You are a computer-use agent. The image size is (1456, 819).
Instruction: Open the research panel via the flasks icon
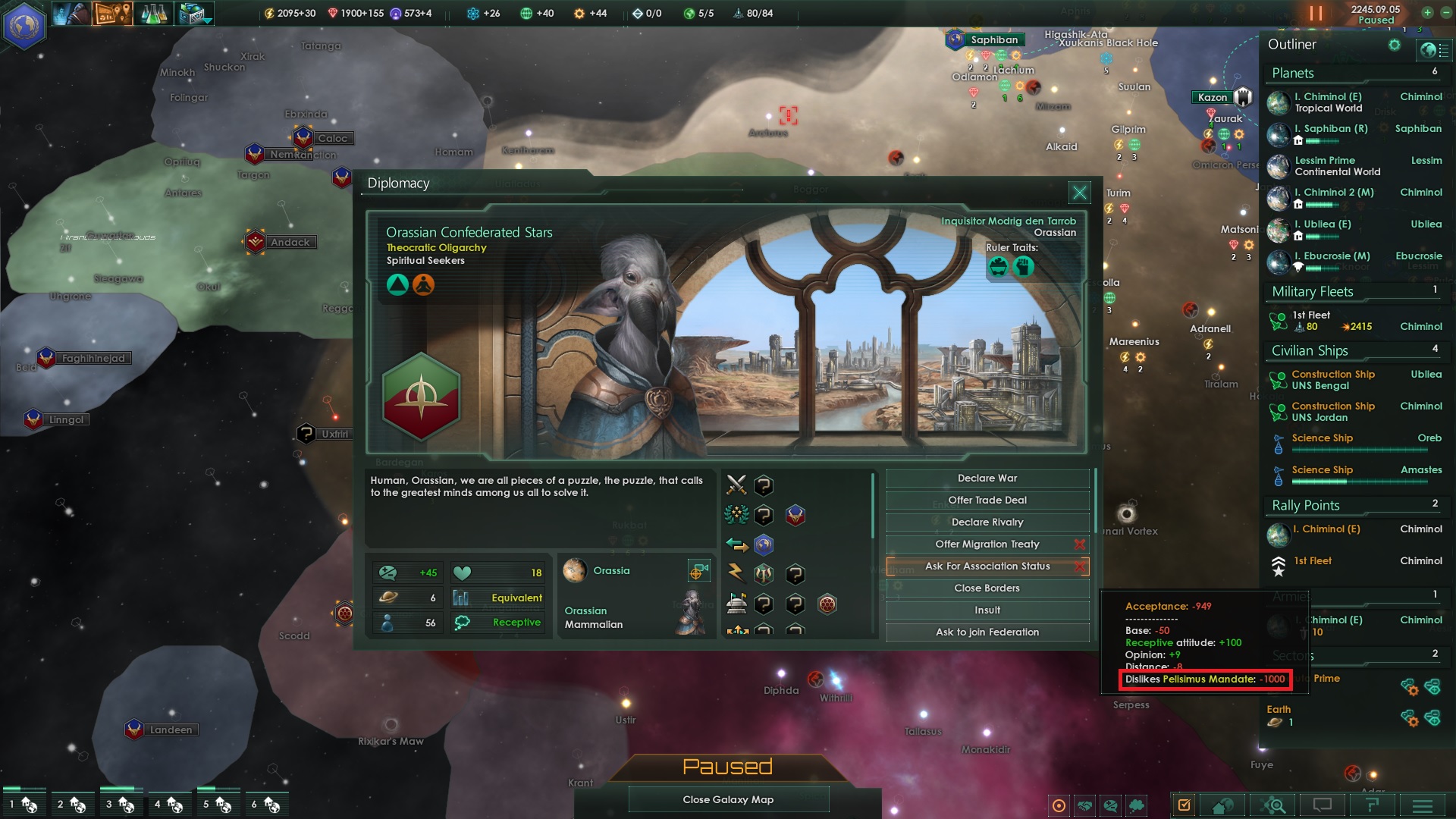[x=152, y=13]
